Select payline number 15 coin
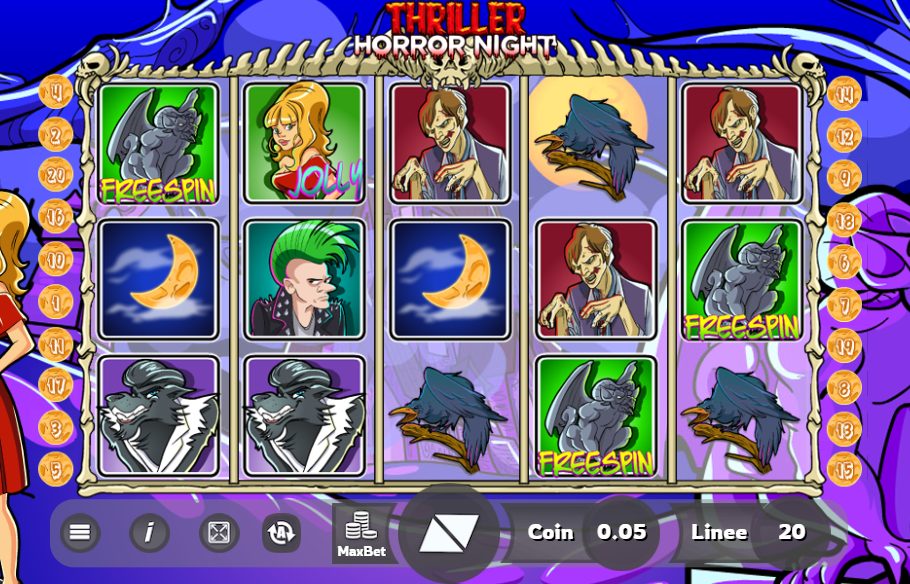This screenshot has width=910, height=584. [x=845, y=467]
